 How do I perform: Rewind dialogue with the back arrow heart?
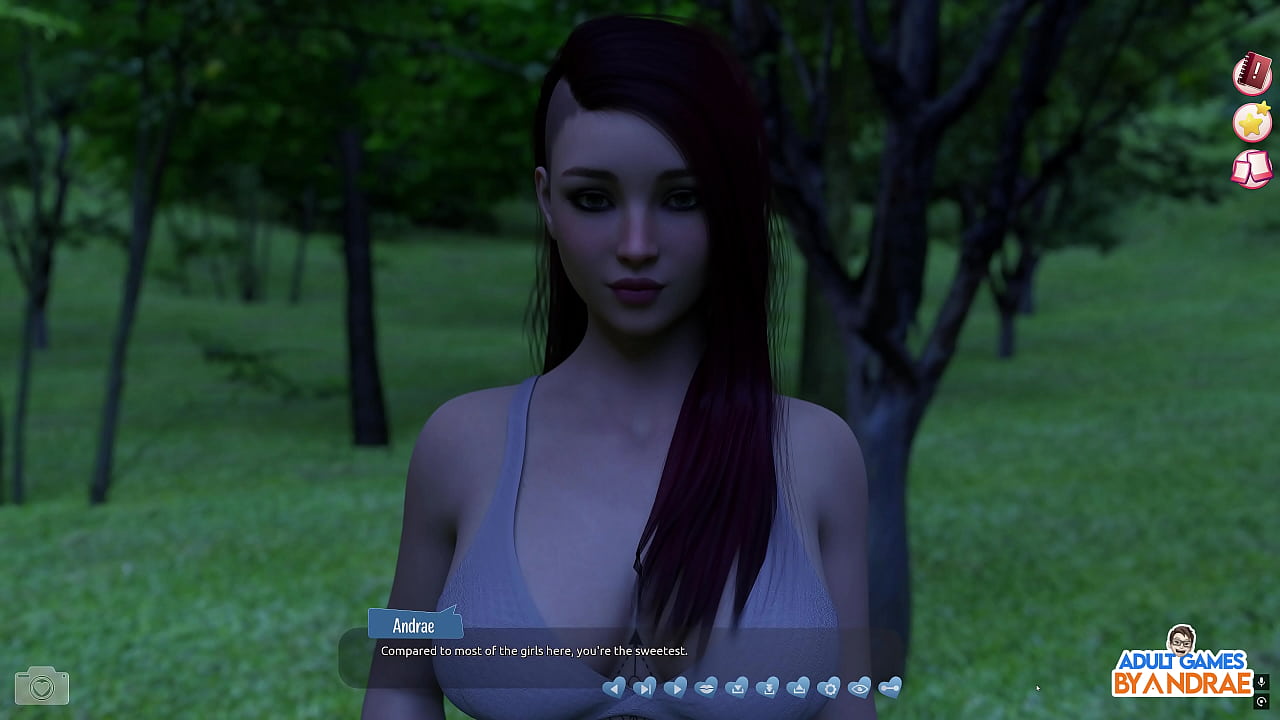coord(615,688)
